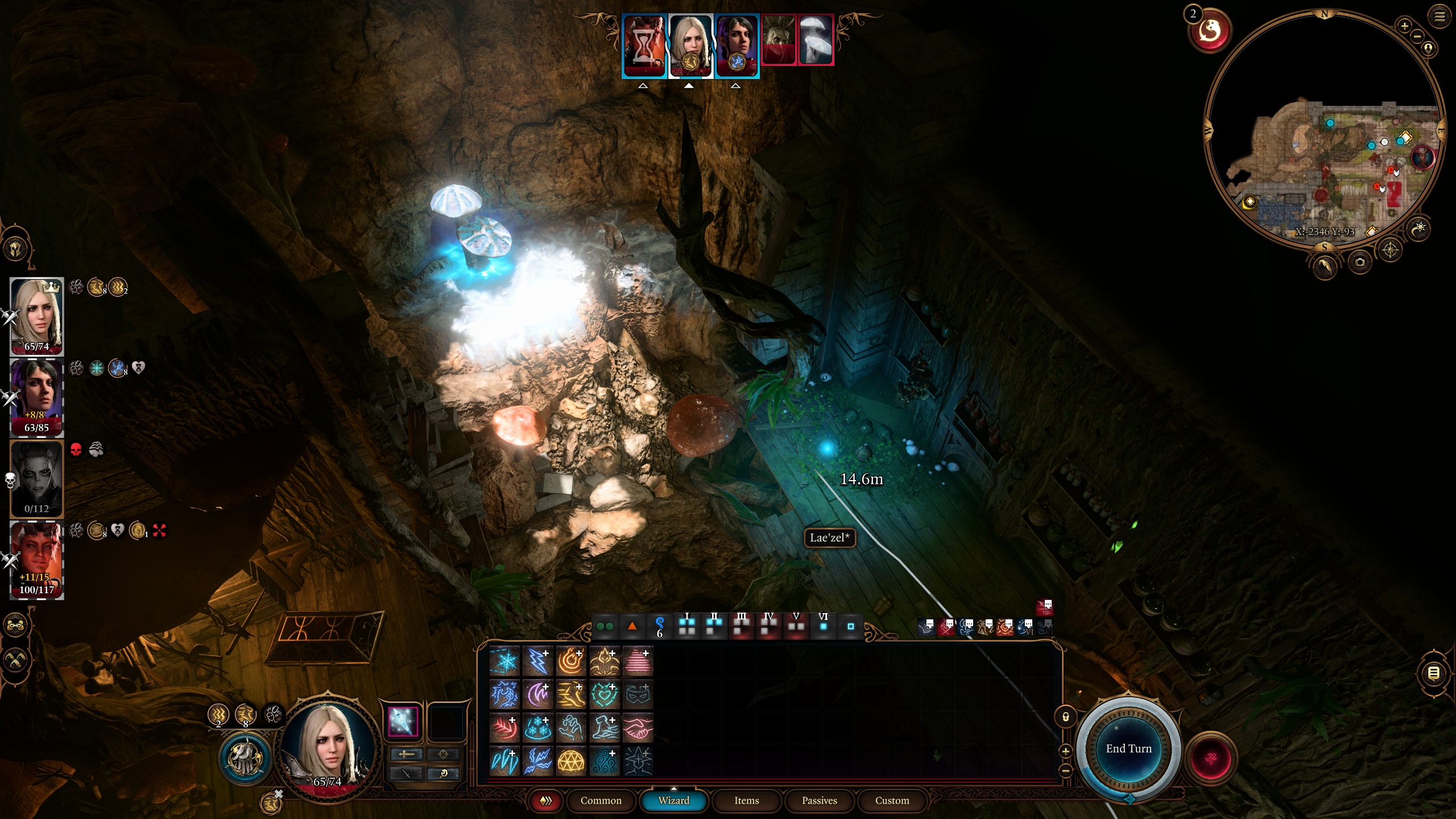Select the Custom hotbar tab
Image resolution: width=1456 pixels, height=819 pixels.
[x=892, y=800]
